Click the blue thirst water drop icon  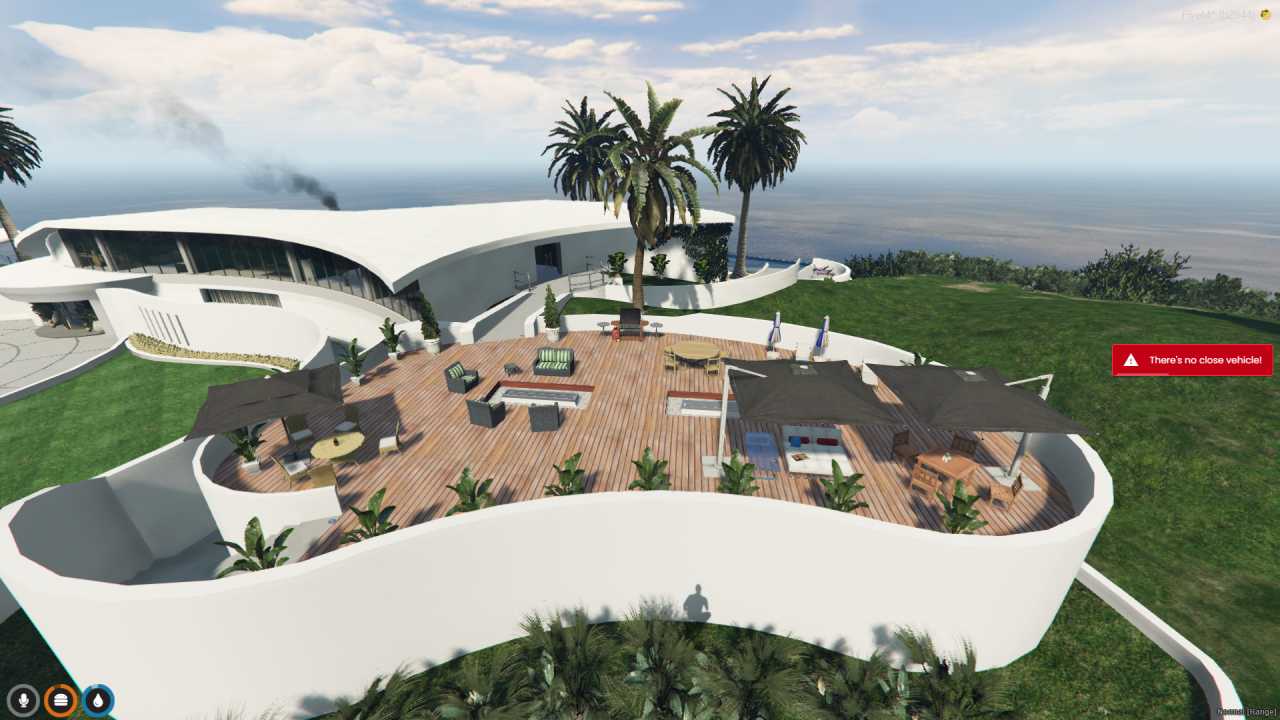tap(95, 700)
